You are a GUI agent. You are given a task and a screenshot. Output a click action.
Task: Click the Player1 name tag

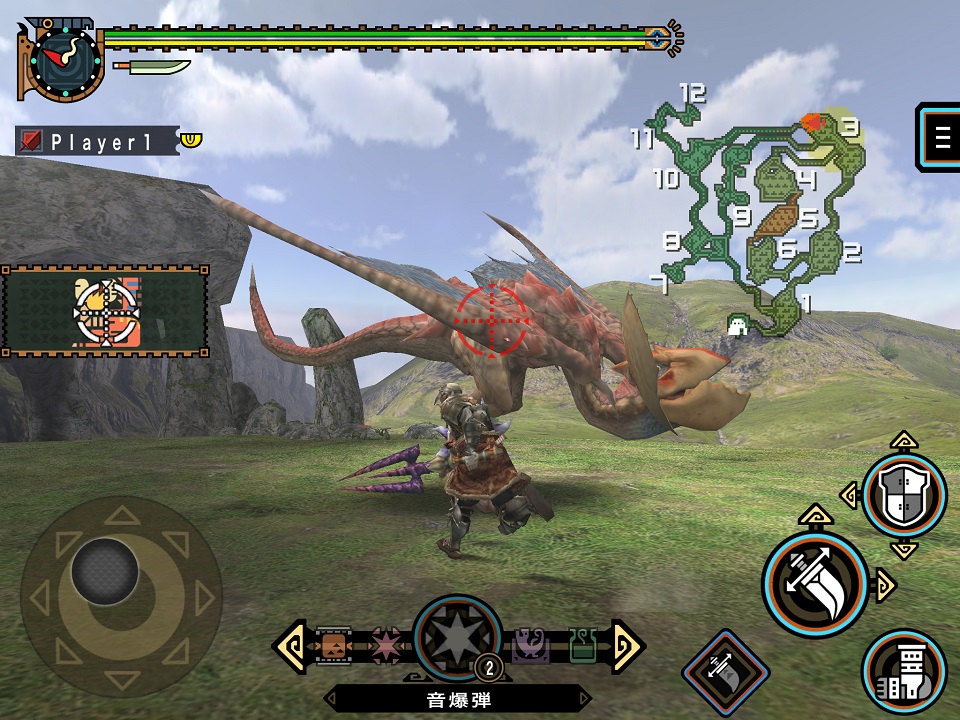pyautogui.click(x=98, y=141)
